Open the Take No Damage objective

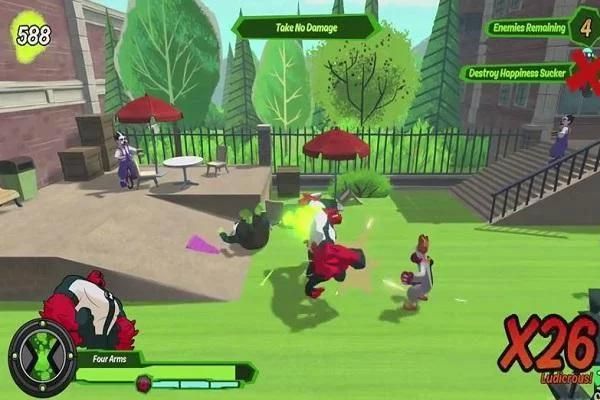pos(305,26)
